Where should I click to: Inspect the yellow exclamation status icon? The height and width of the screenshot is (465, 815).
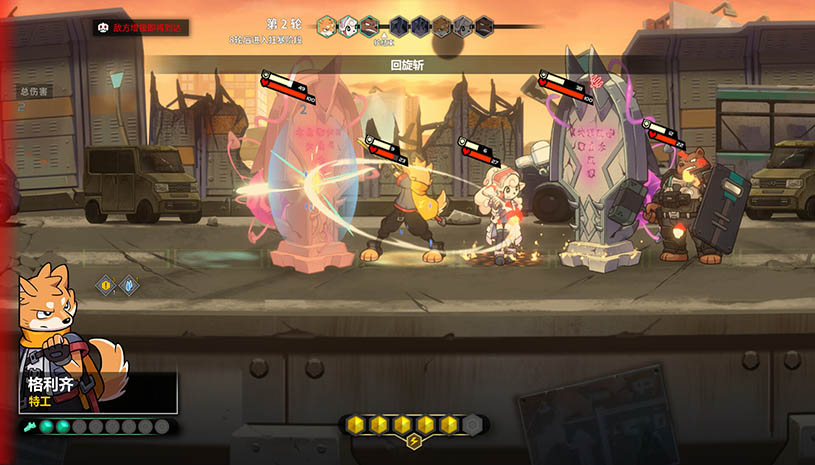104,285
